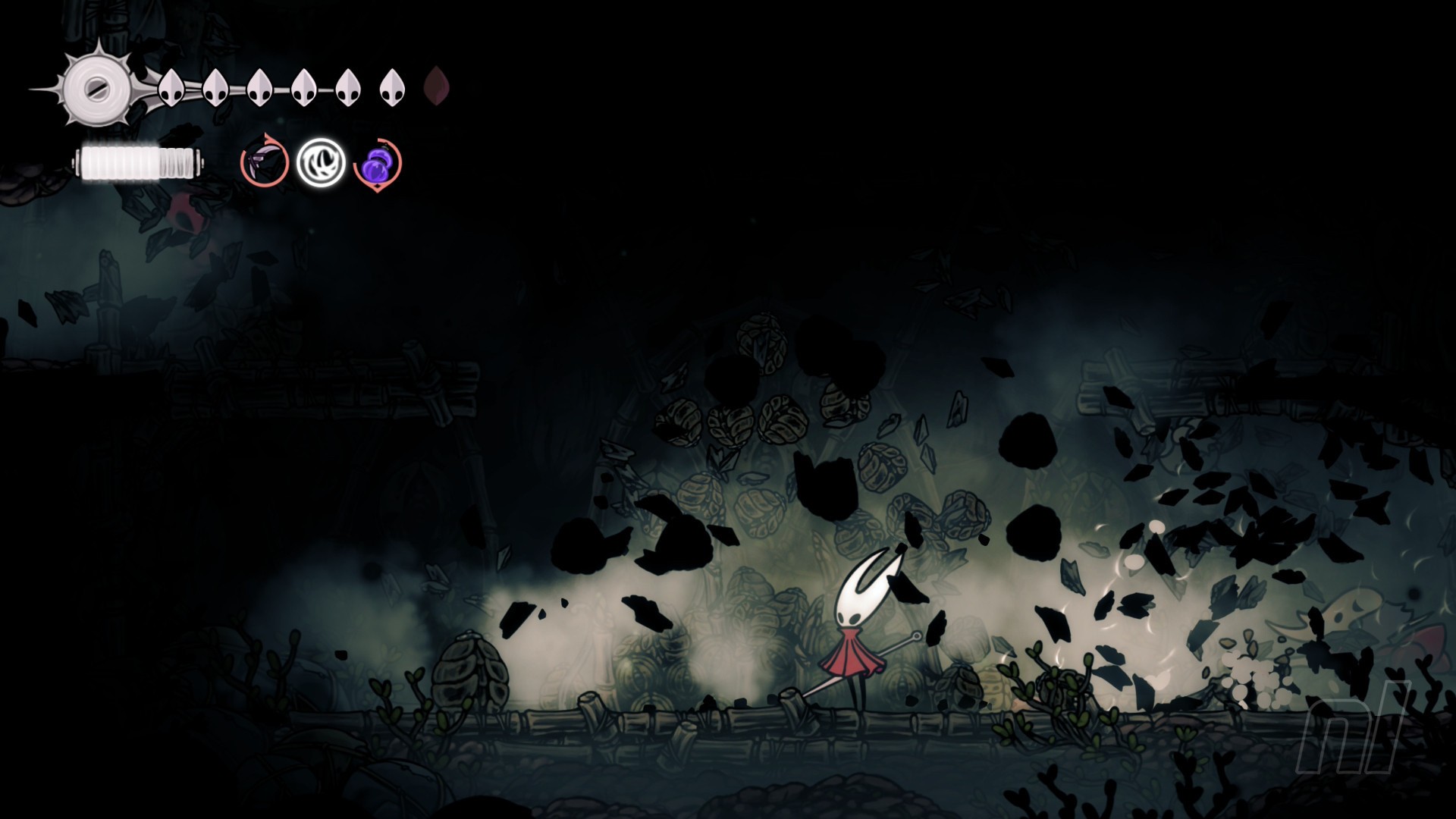The width and height of the screenshot is (1456, 819).
Task: Activate the glowing white silk skill icon
Action: tap(320, 162)
